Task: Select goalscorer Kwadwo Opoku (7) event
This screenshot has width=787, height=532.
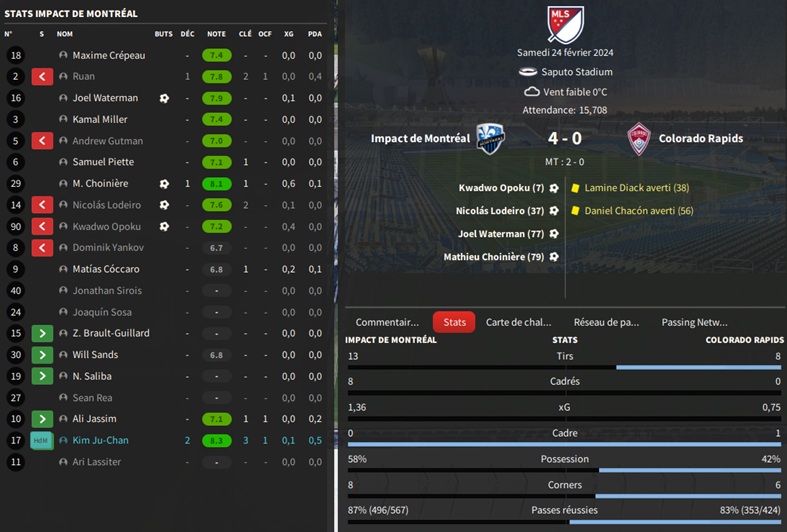Action: [x=501, y=188]
